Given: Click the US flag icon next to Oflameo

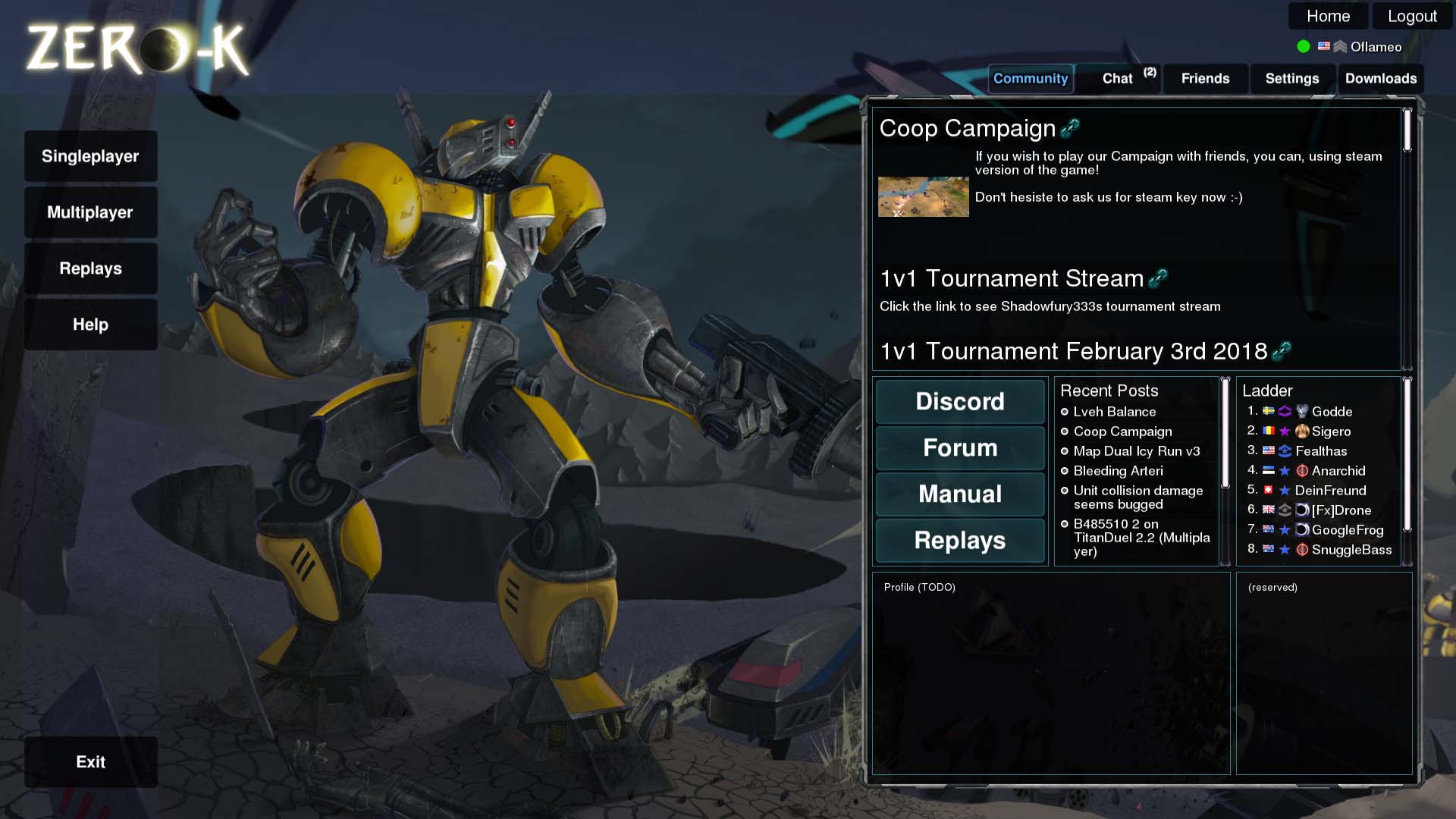Looking at the screenshot, I should point(1324,46).
